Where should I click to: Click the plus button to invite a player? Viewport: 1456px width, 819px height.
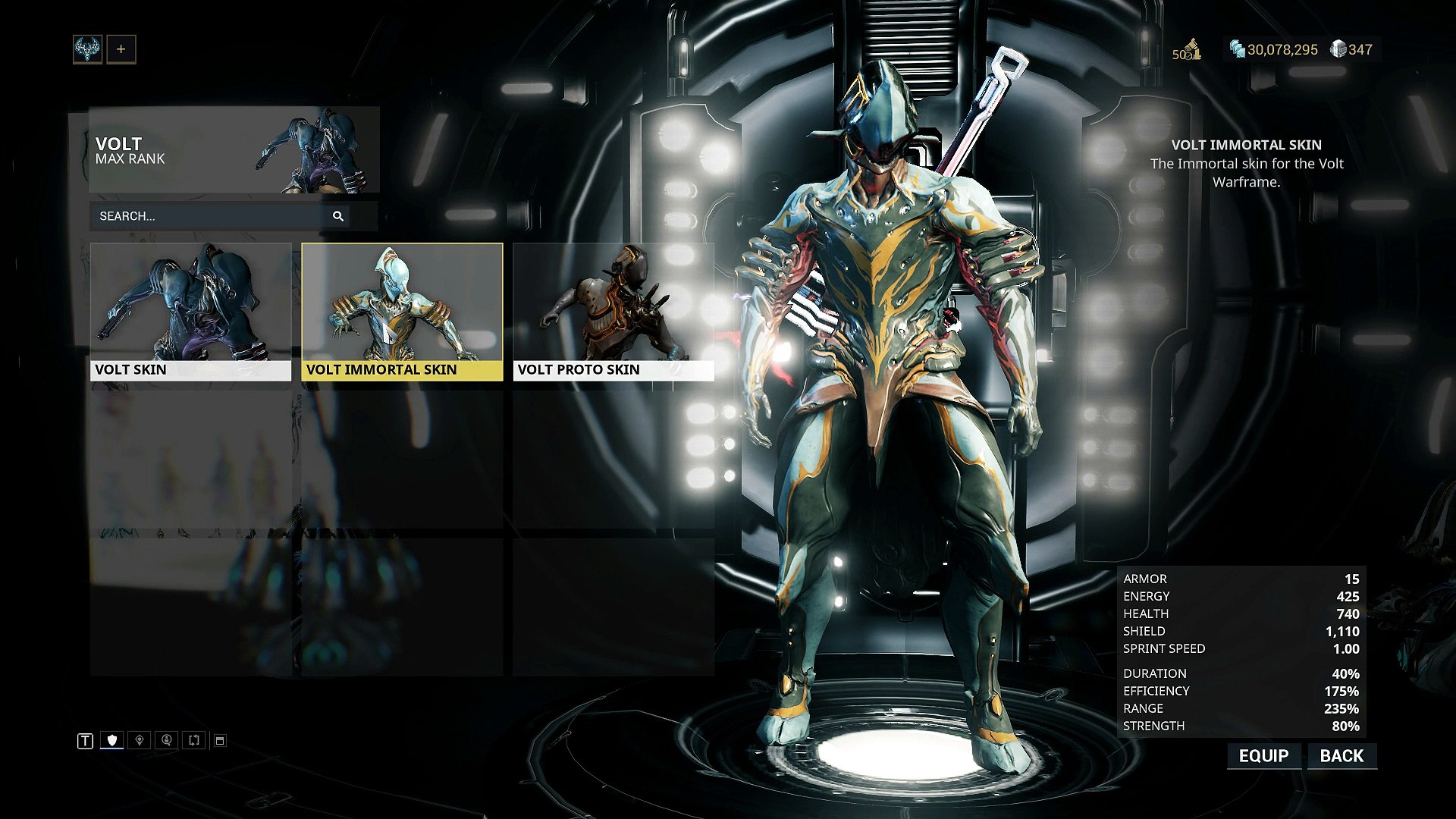(x=121, y=50)
